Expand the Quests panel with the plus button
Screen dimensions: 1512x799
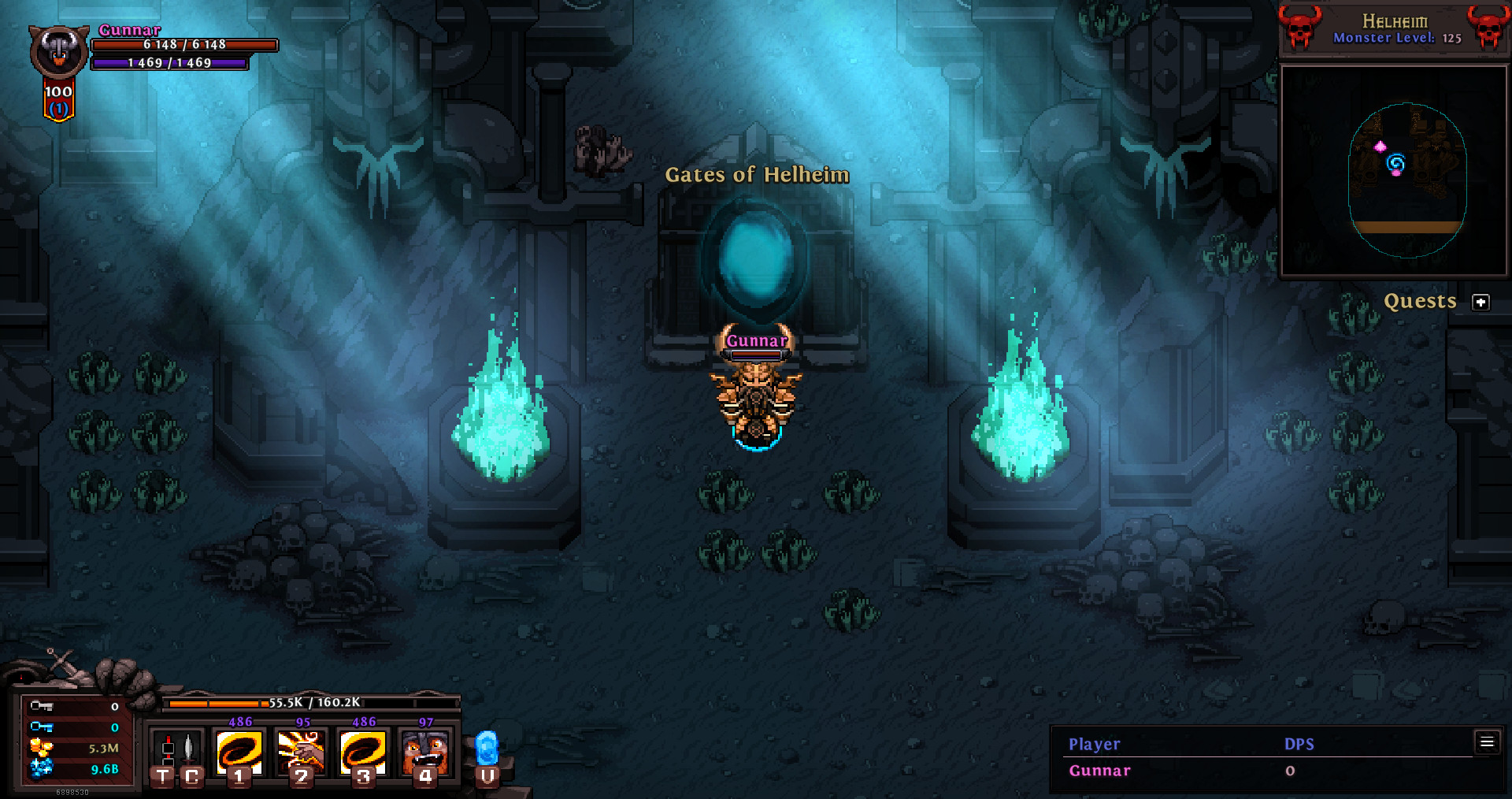pyautogui.click(x=1481, y=302)
